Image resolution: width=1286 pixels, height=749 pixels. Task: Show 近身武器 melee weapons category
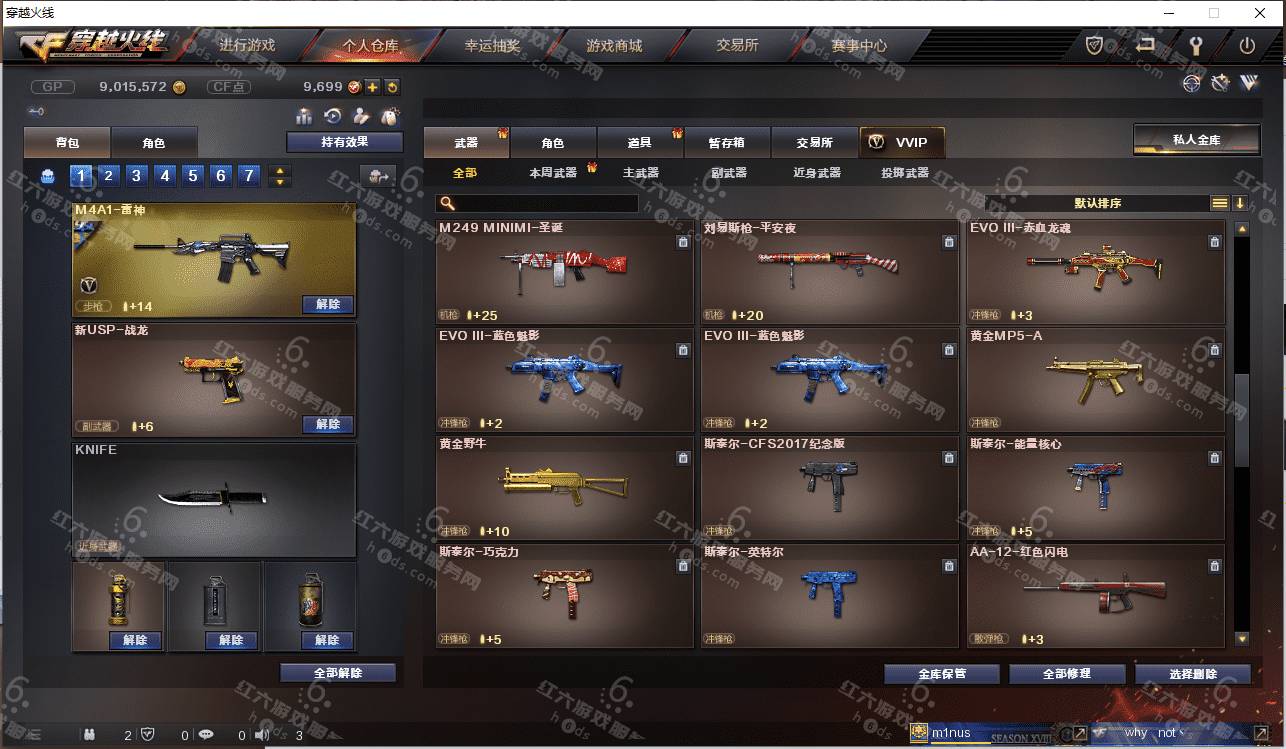(817, 173)
